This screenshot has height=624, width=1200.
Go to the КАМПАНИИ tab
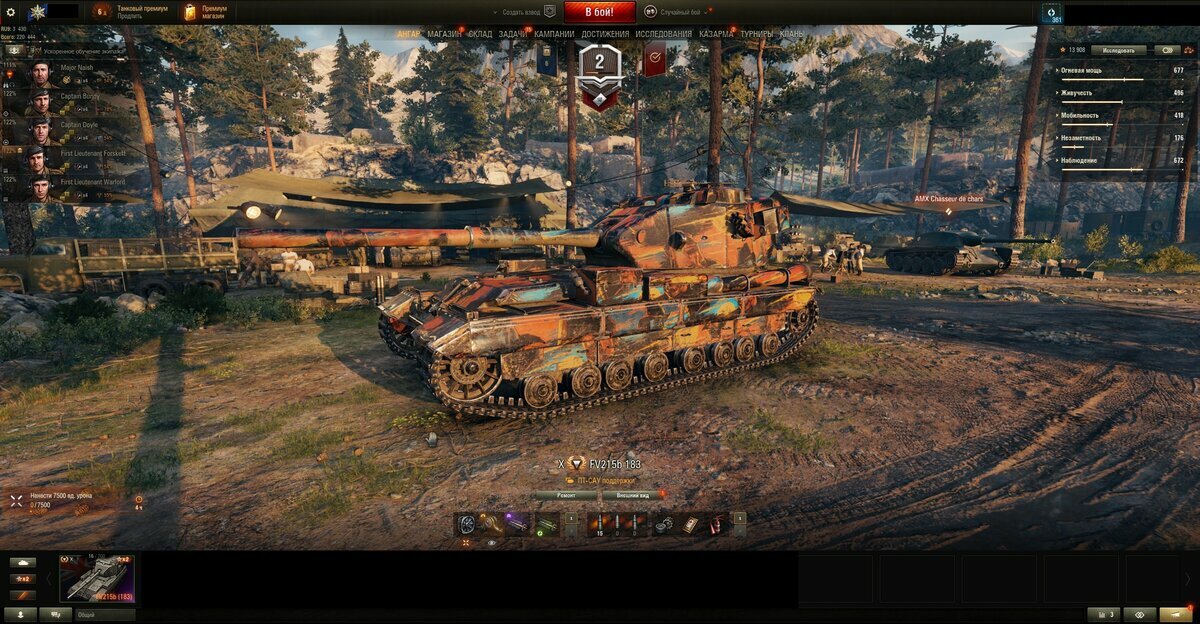coord(554,34)
